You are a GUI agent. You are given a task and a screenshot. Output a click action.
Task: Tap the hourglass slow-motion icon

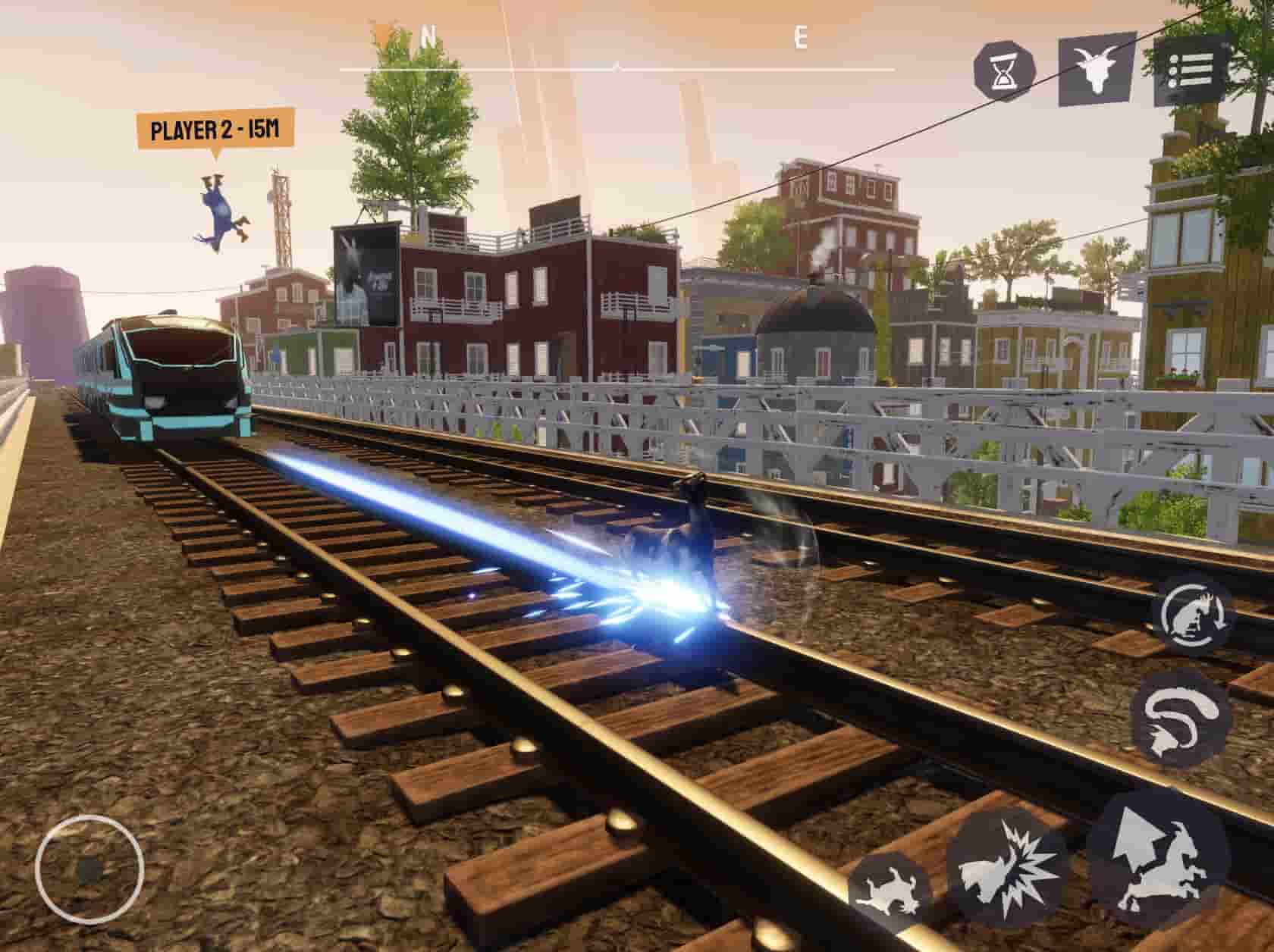(x=1004, y=68)
